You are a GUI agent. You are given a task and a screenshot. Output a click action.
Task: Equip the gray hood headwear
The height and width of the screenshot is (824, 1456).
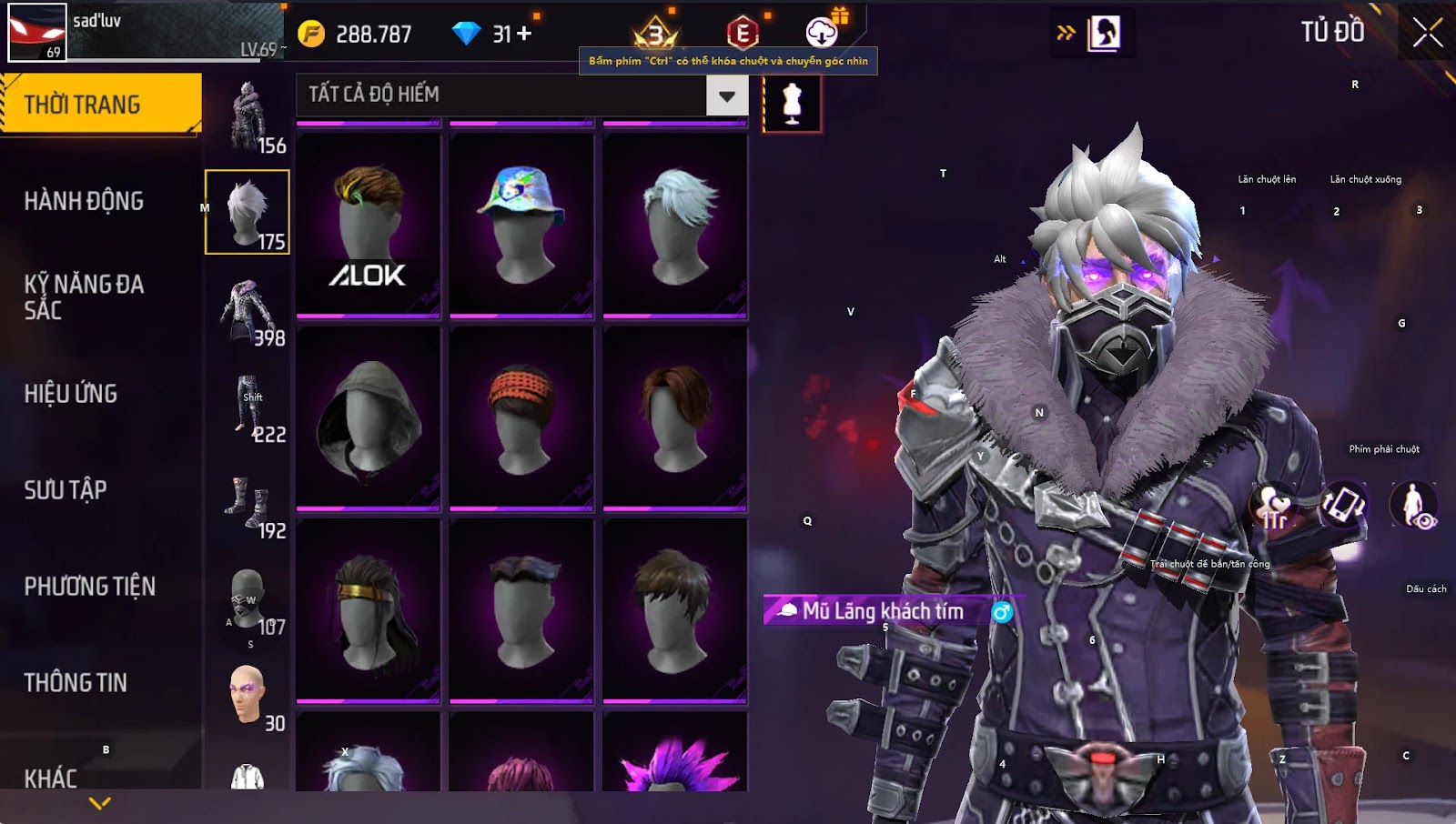click(369, 418)
